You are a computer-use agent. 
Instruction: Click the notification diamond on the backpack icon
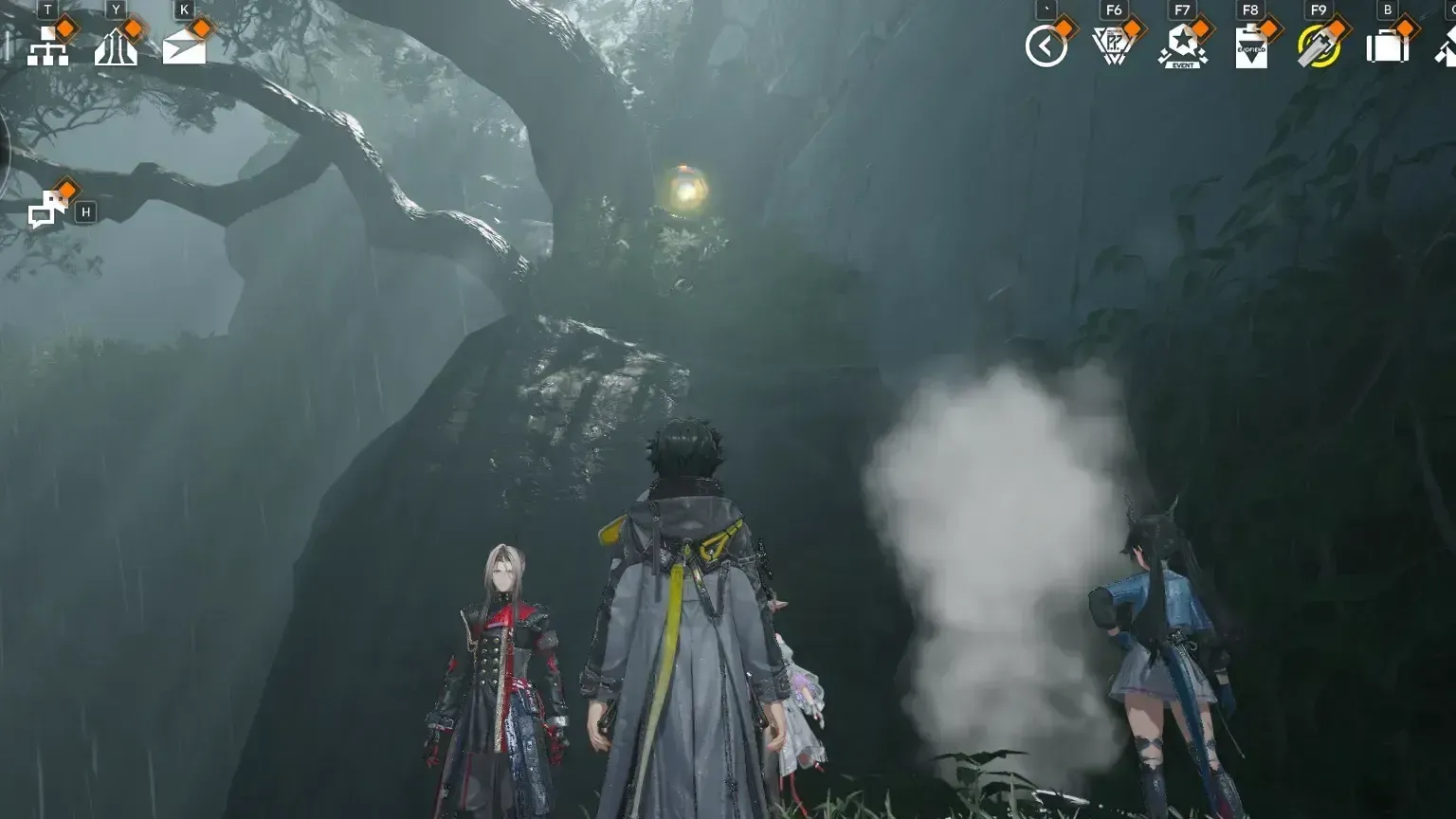[1407, 27]
